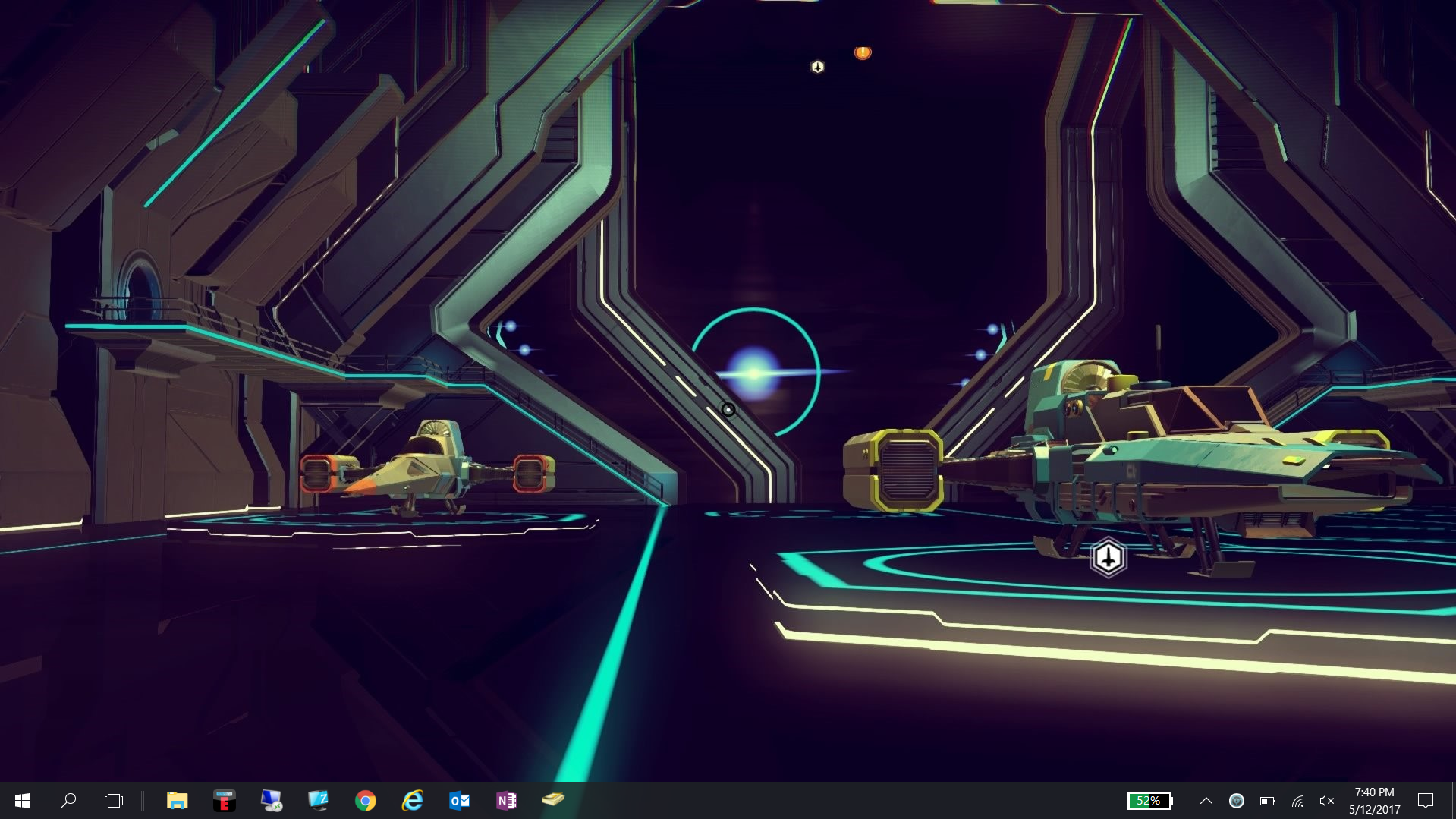This screenshot has height=819, width=1456.
Task: Open Microsoft Outlook
Action: (x=459, y=800)
